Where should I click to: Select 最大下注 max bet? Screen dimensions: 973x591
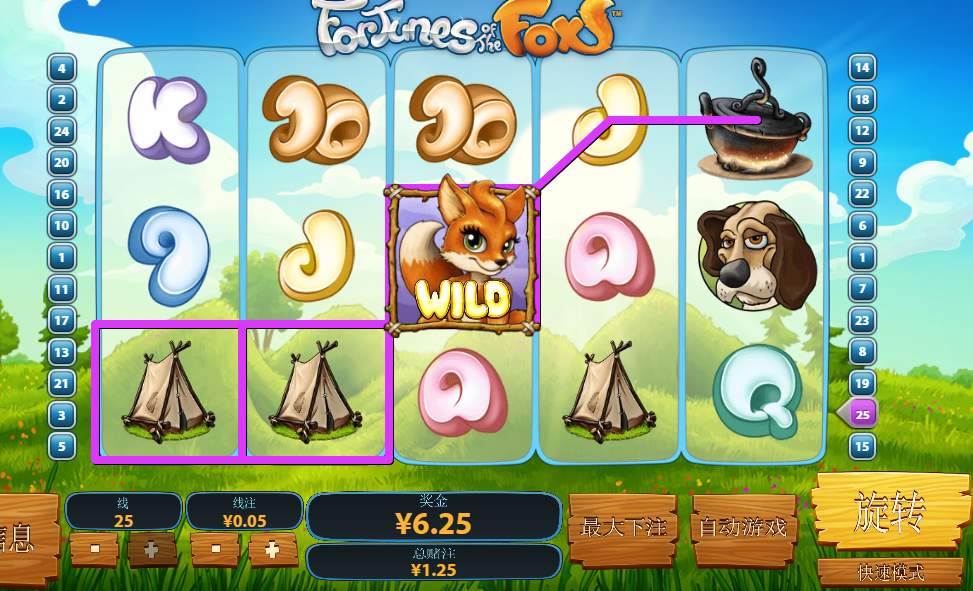(x=622, y=526)
